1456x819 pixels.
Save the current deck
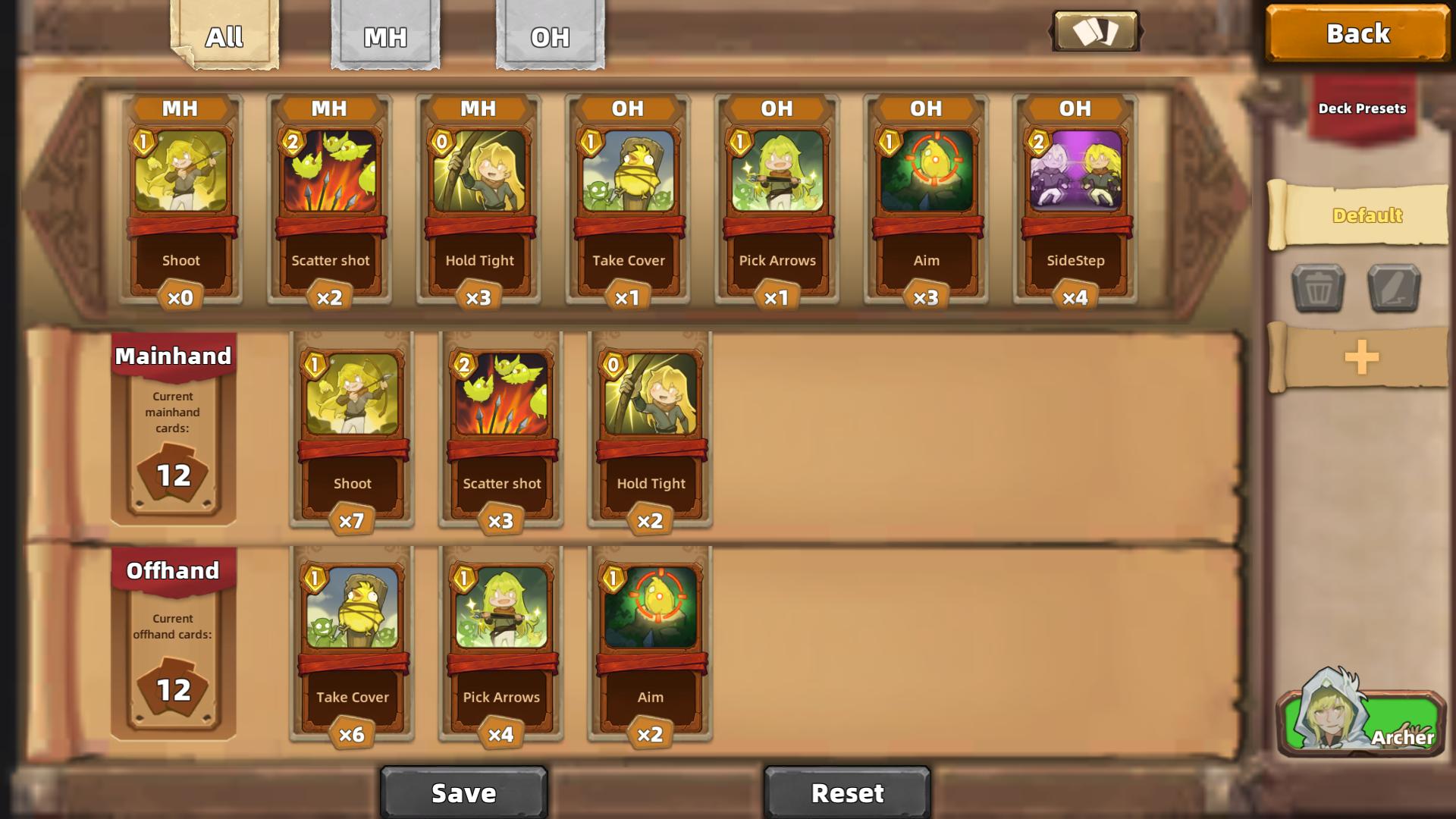point(464,793)
